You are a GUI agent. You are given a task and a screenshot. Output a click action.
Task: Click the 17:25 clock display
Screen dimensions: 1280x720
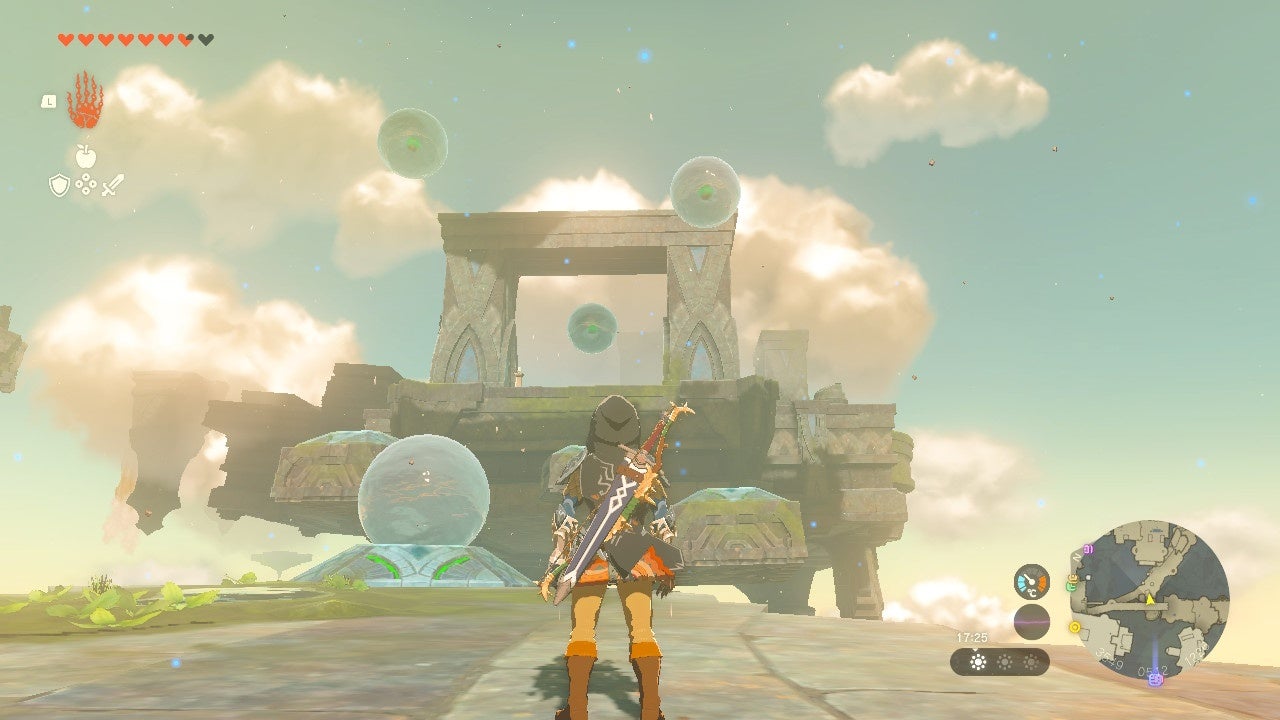point(972,637)
